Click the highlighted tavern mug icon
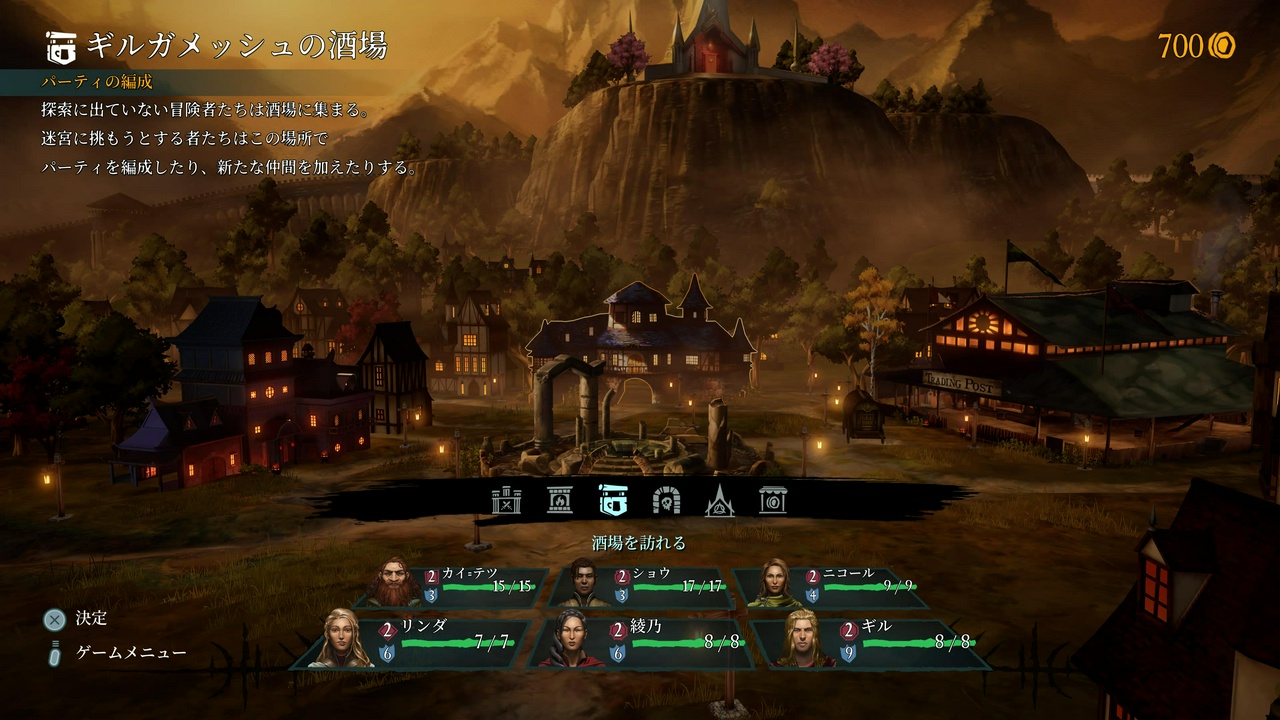 tap(613, 500)
